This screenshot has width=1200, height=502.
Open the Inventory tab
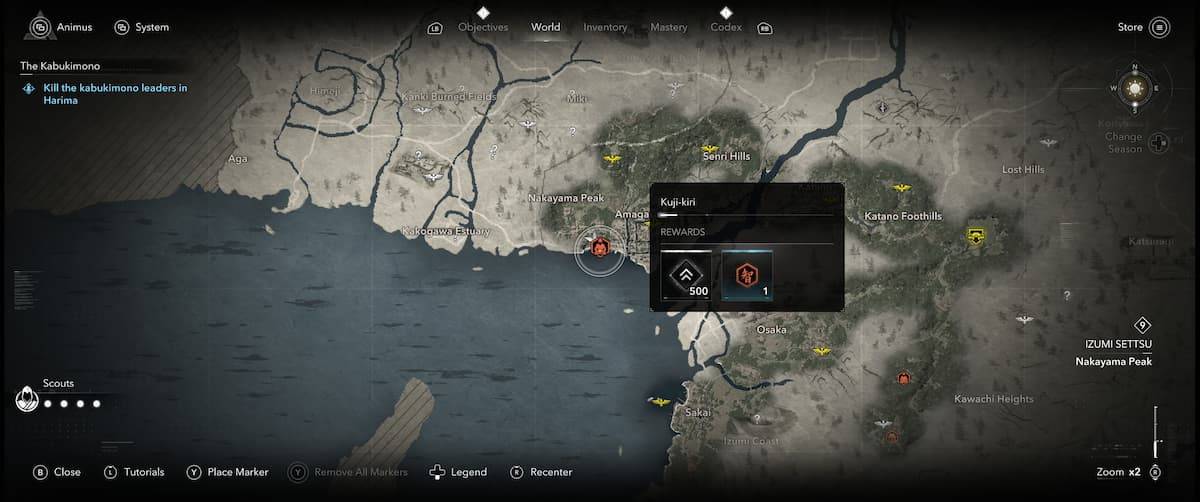pyautogui.click(x=605, y=27)
